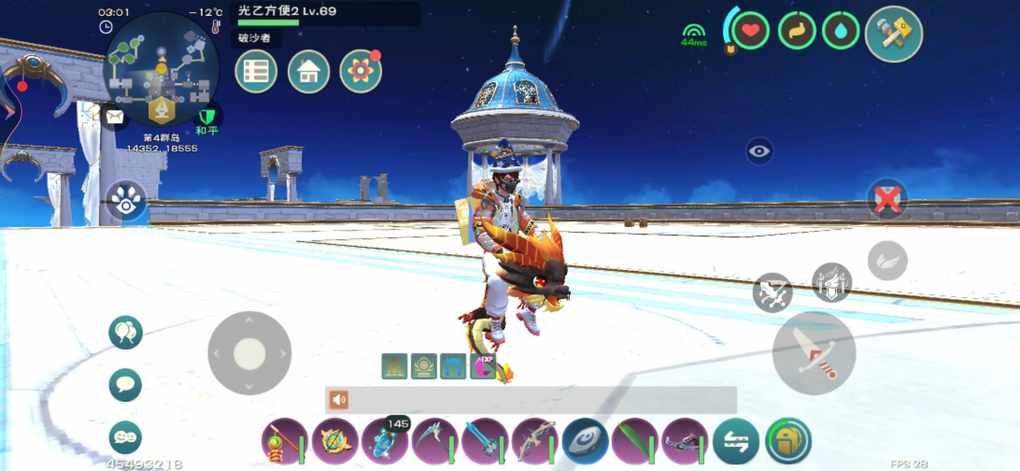Tap the swap arrows hotbar button
The image size is (1020, 471).
coord(736,441)
